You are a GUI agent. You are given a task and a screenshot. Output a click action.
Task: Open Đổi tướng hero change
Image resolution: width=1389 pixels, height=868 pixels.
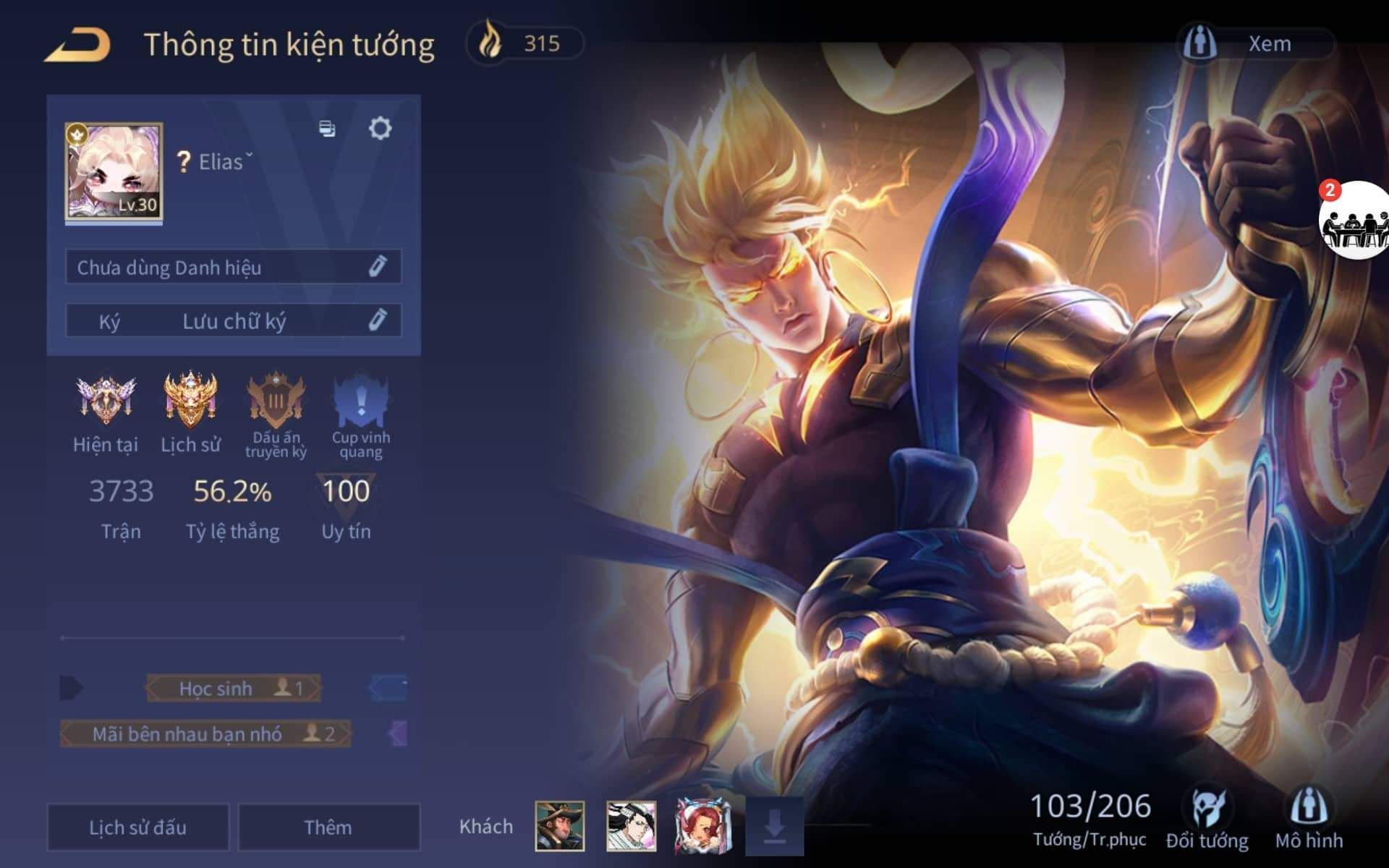(1207, 817)
